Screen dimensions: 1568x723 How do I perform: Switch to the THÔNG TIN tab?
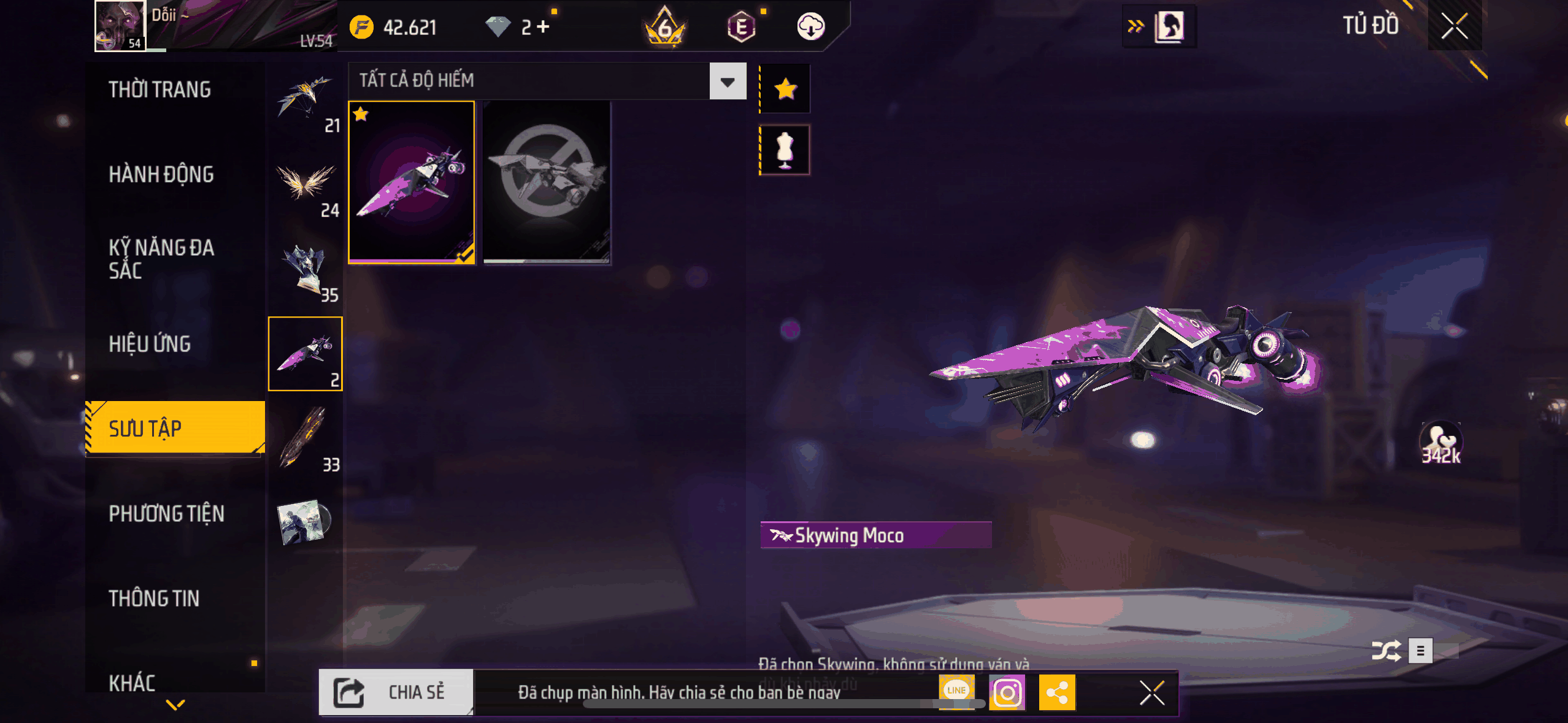click(x=154, y=599)
